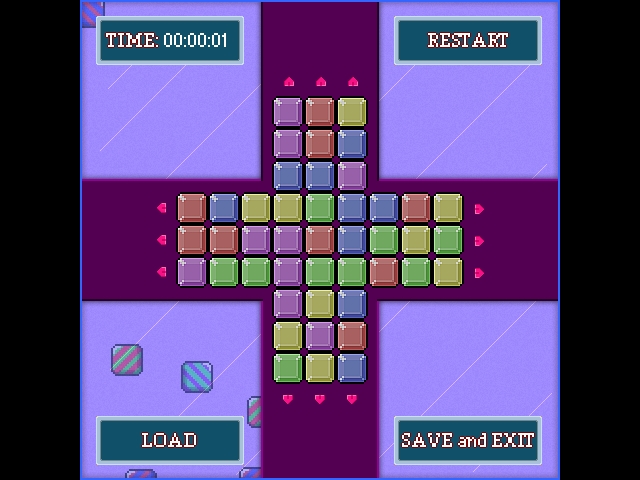Screen dimensions: 640x480
Task: Shift the purple-topped column with its up arrow
Action: (x=289, y=82)
